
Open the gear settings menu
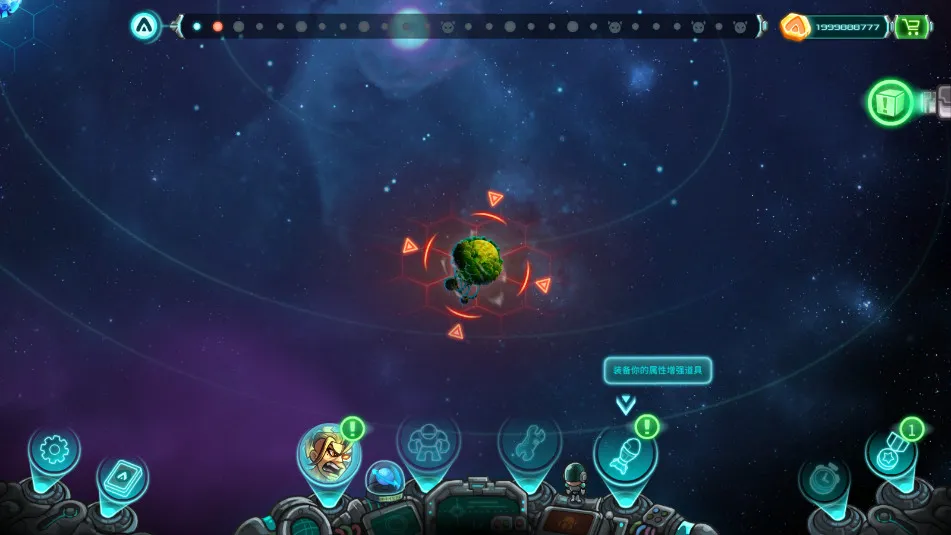[53, 450]
